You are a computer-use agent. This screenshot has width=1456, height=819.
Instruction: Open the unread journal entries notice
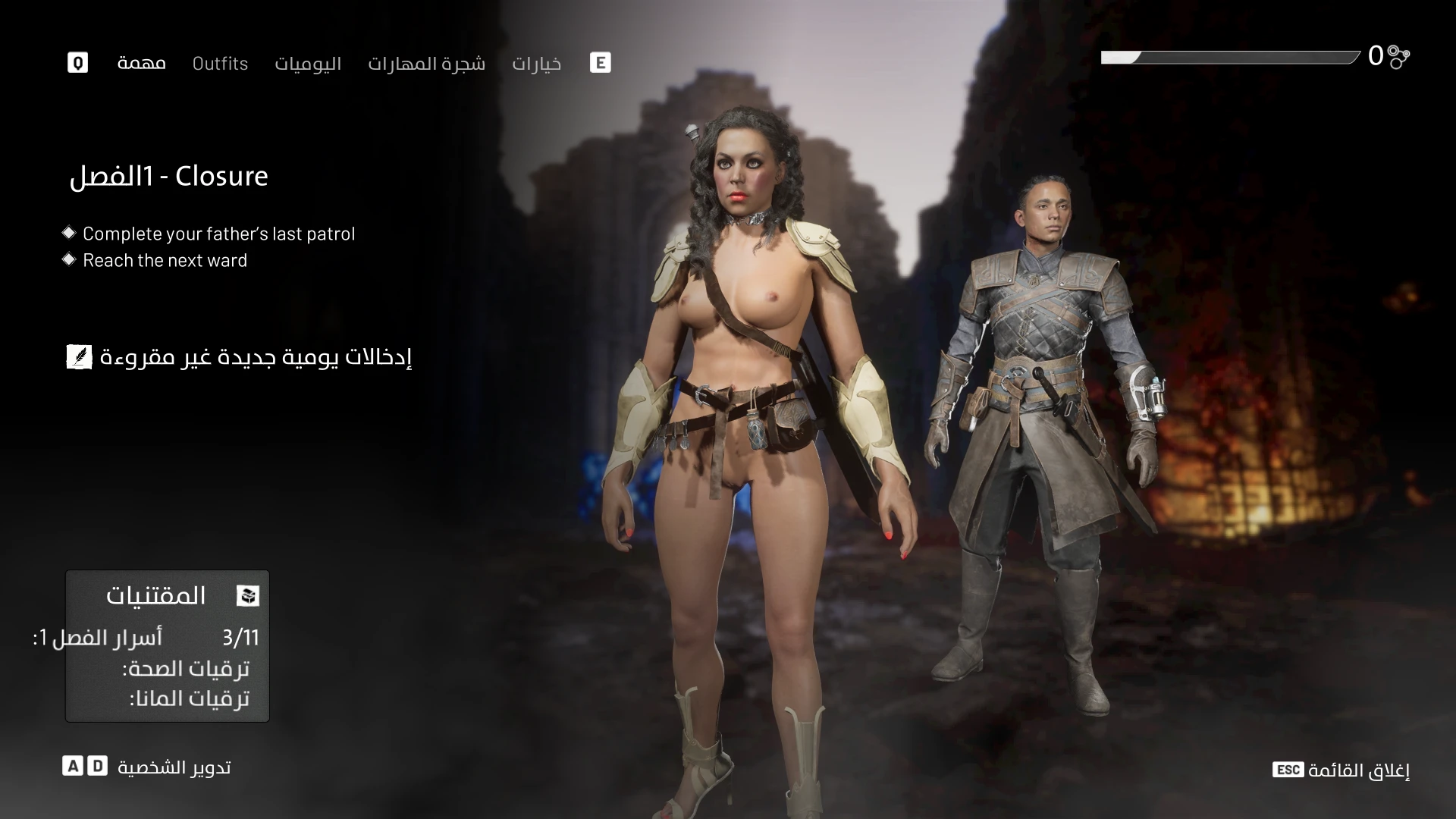click(240, 356)
